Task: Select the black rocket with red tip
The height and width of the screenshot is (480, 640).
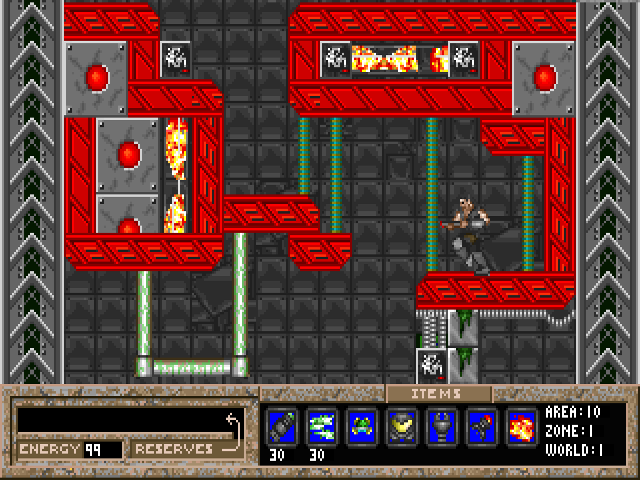Action: tap(482, 427)
